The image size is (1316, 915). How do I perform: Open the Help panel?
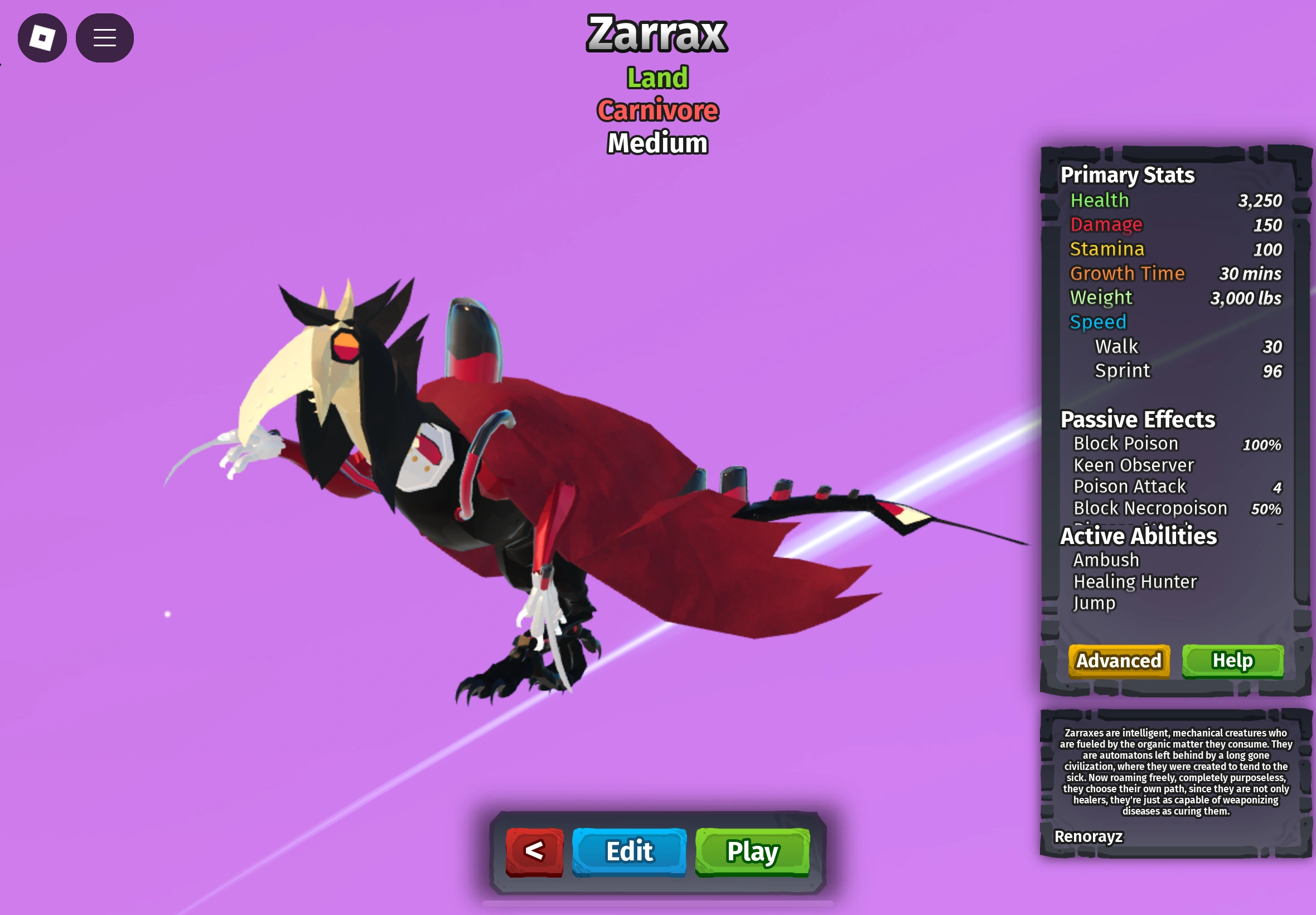click(x=1233, y=661)
